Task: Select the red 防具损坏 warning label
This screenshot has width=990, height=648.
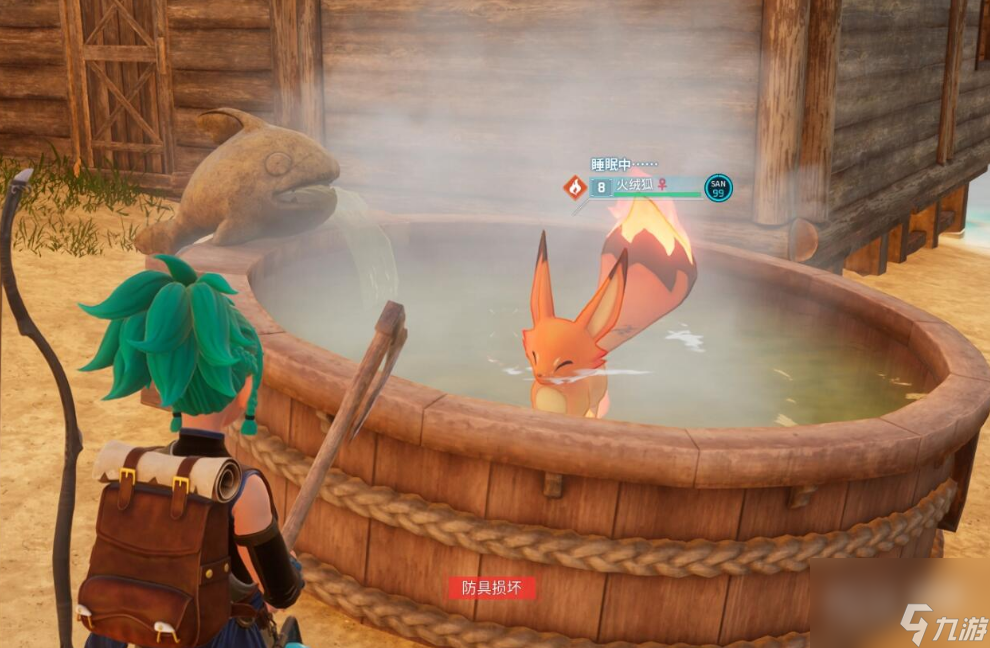Action: click(x=492, y=588)
